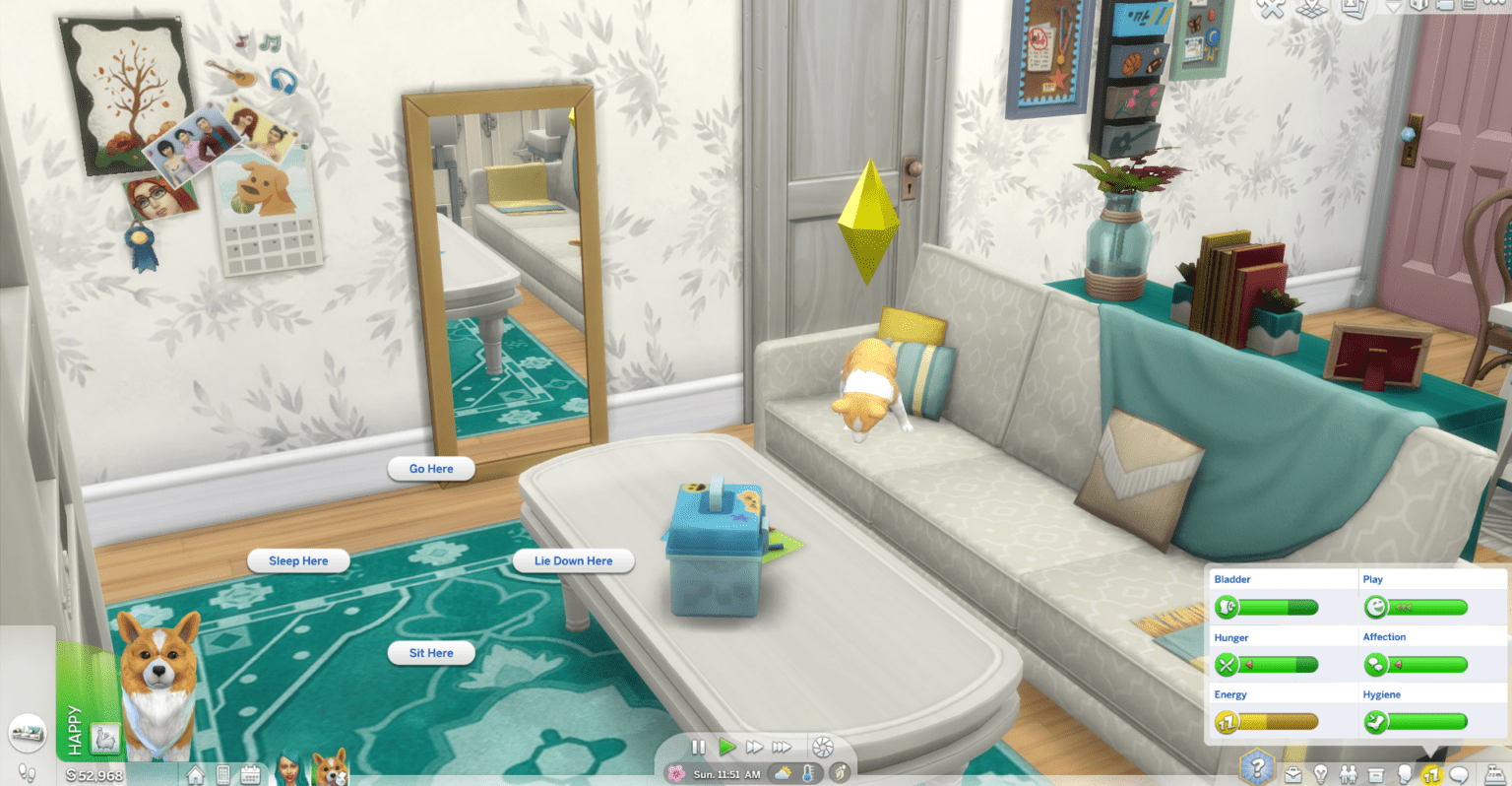1512x786 pixels.
Task: Open the notifications speech bubble icon
Action: coord(1457,773)
